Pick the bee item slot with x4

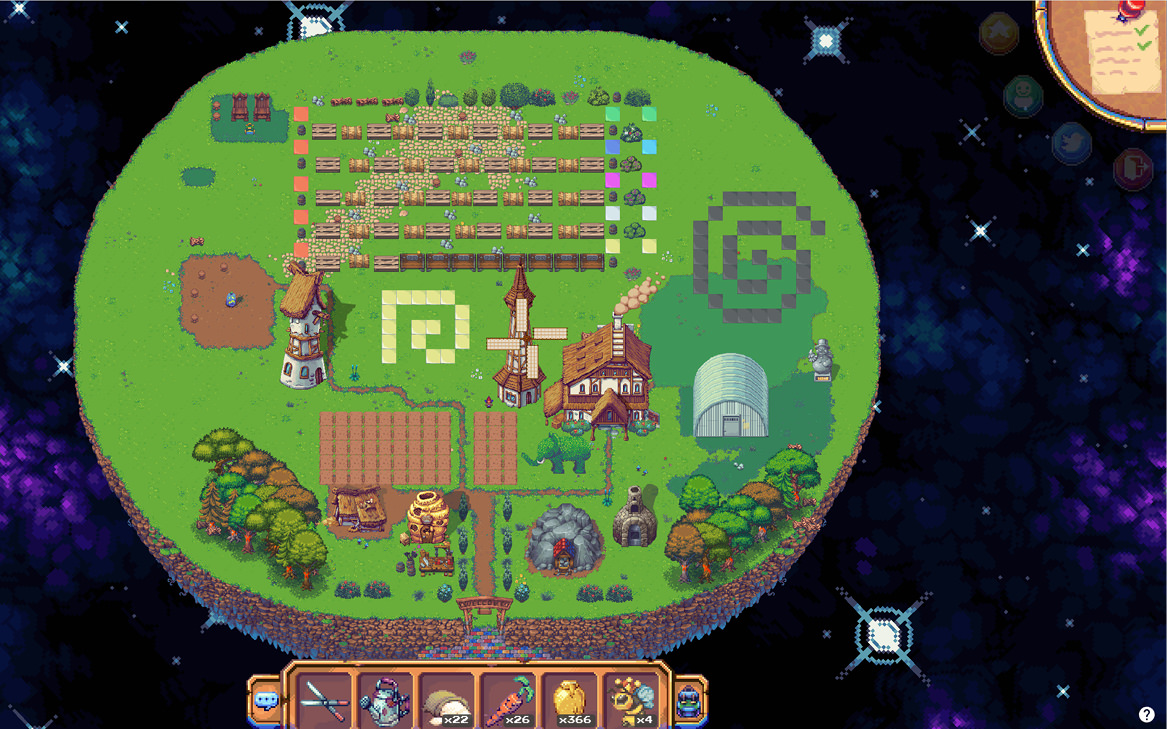631,700
